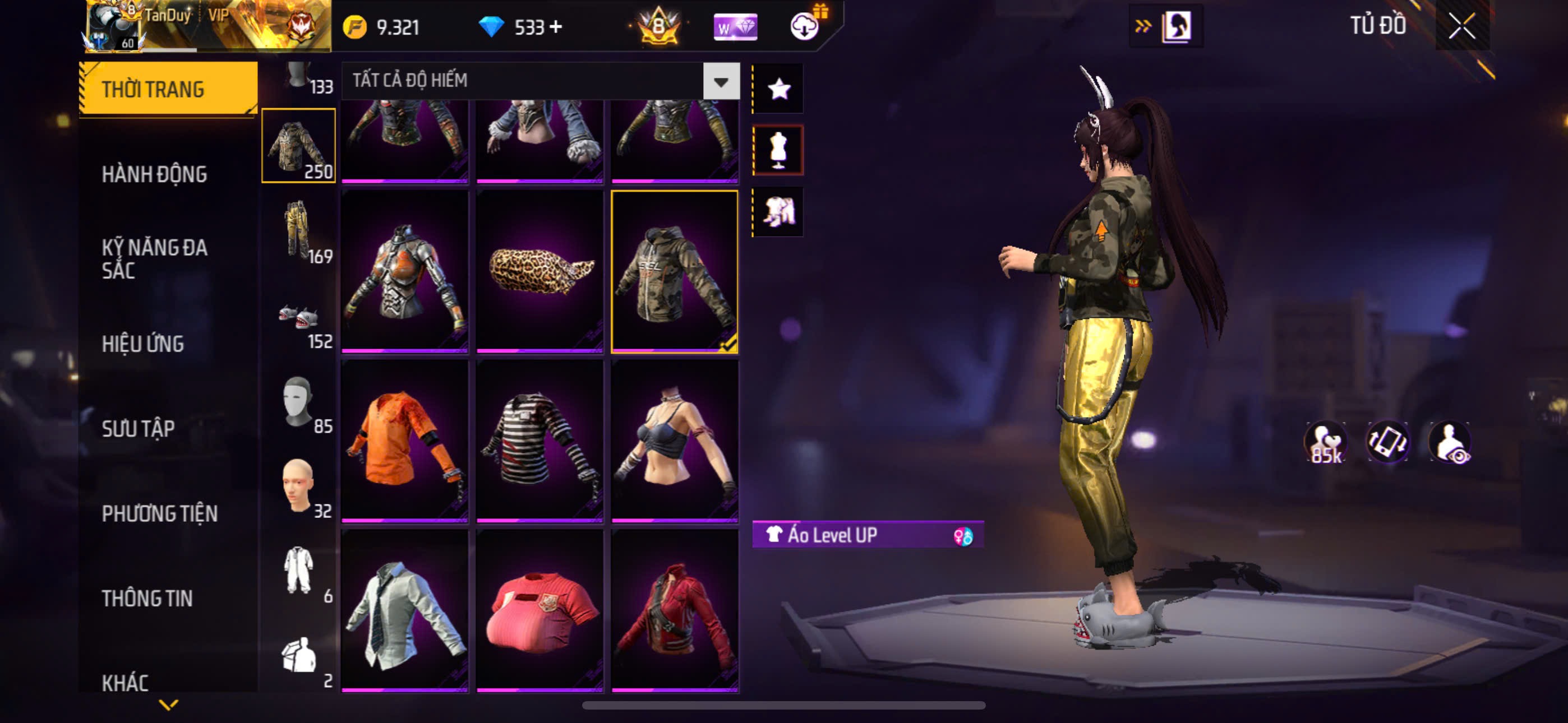Screen dimensions: 1568x723
Task: Equip the orange long-sleeve shirt
Action: [x=404, y=441]
